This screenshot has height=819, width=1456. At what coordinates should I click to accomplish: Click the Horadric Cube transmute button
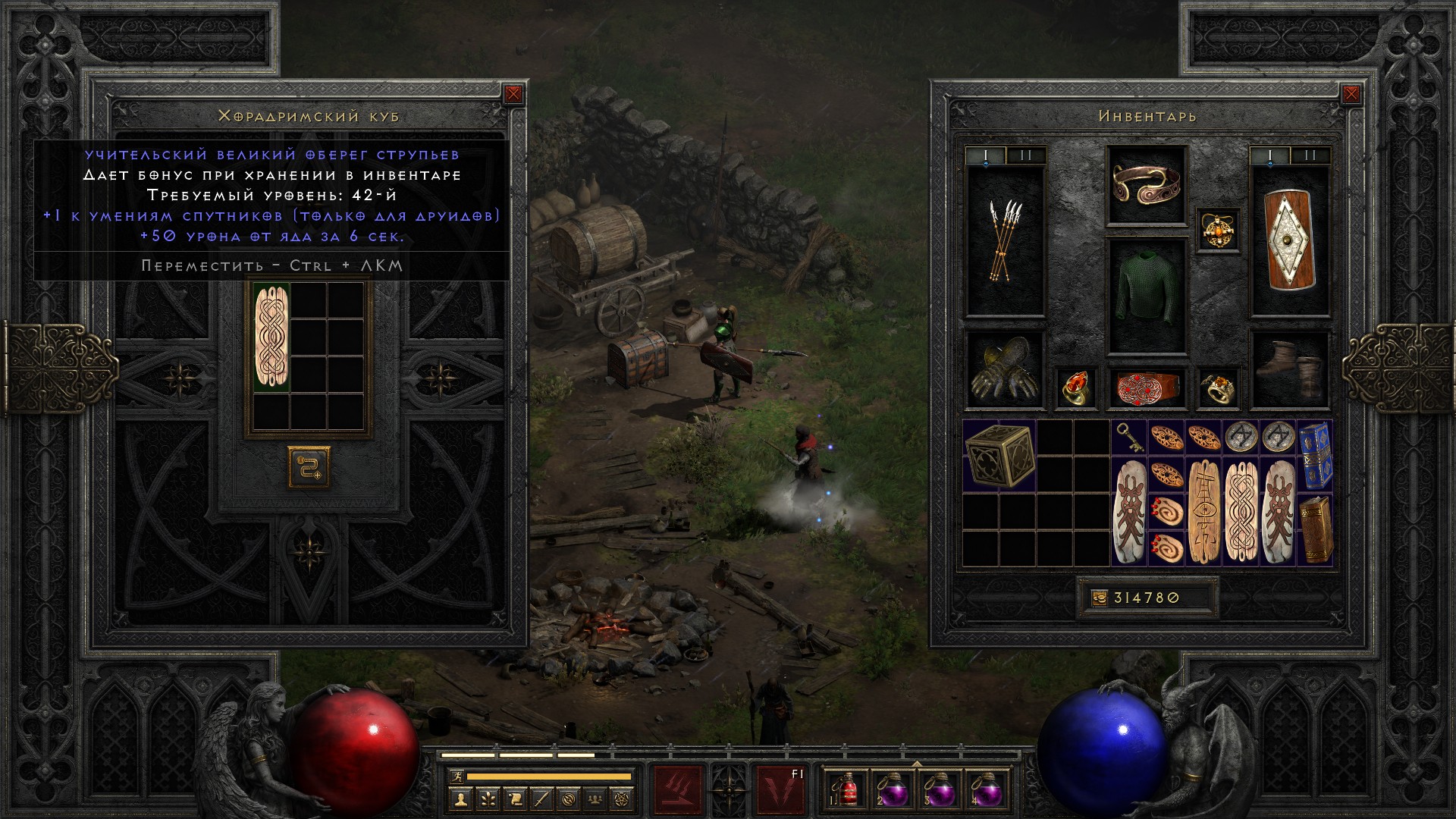click(309, 466)
